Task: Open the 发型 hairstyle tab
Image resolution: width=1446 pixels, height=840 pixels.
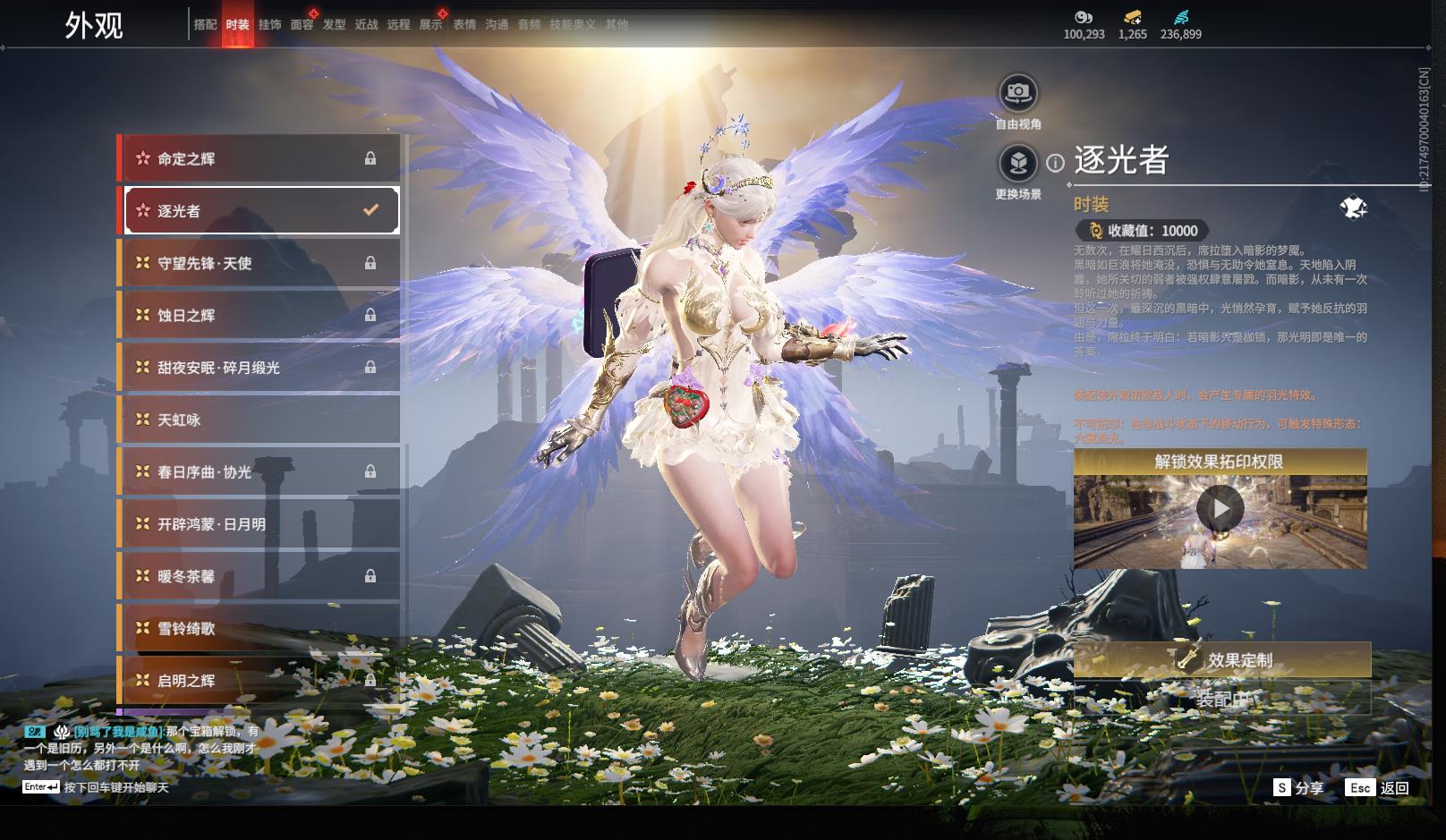Action: pos(334,25)
